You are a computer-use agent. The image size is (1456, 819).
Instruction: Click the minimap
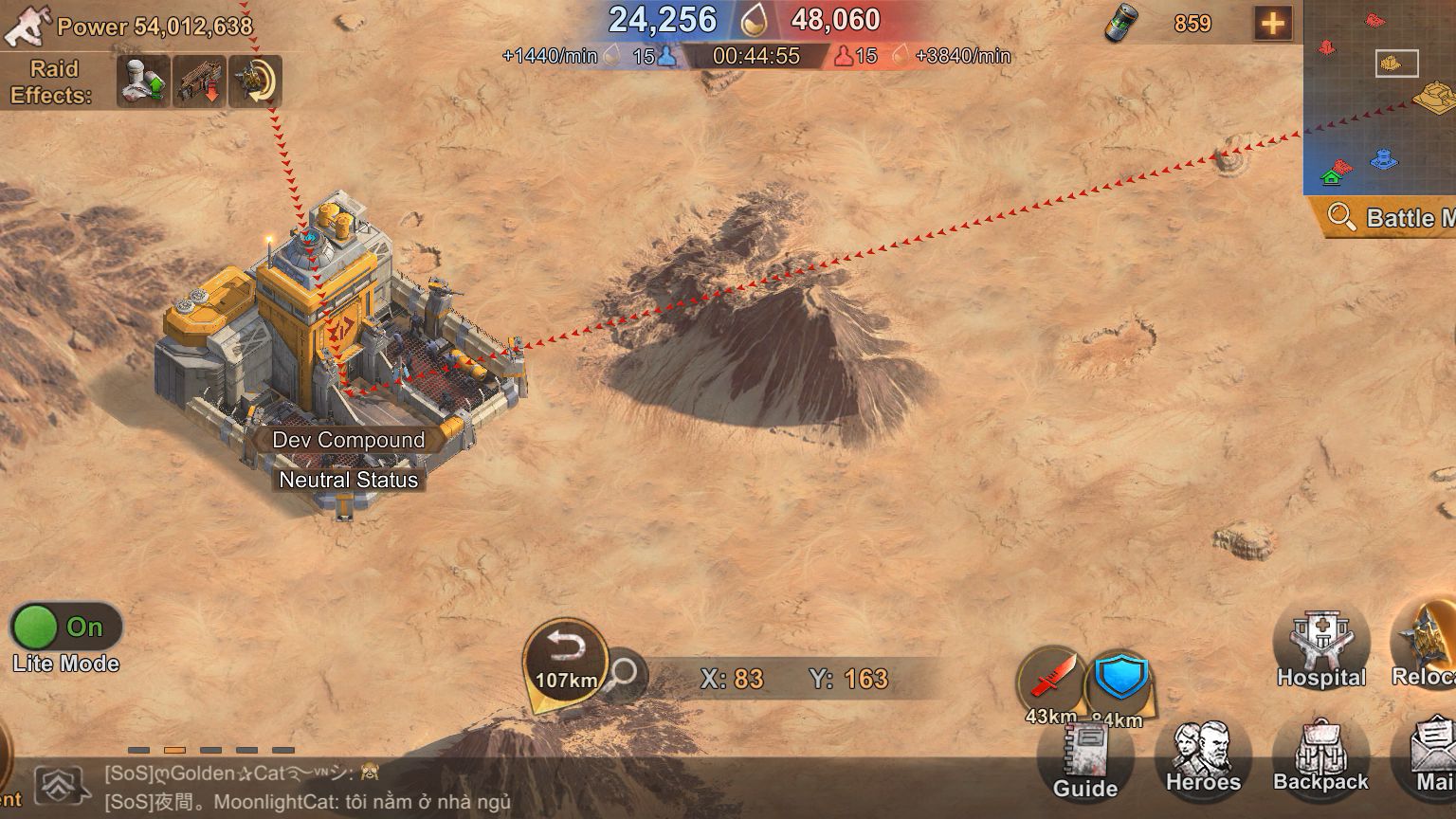[1379, 95]
